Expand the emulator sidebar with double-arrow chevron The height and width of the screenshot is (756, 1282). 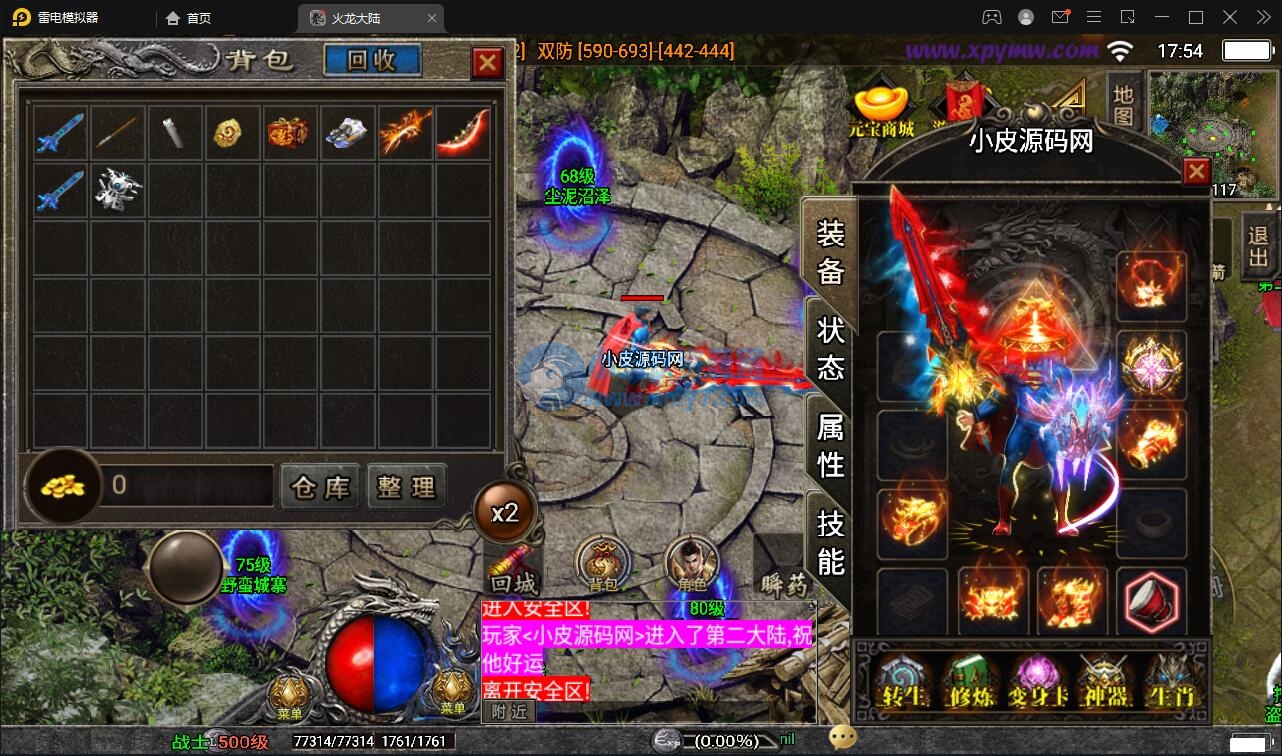click(1262, 16)
